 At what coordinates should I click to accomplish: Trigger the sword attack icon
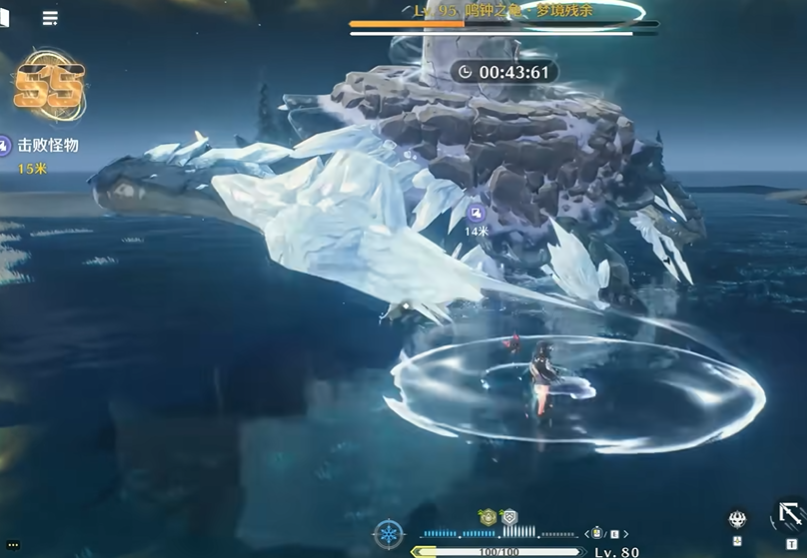click(790, 514)
